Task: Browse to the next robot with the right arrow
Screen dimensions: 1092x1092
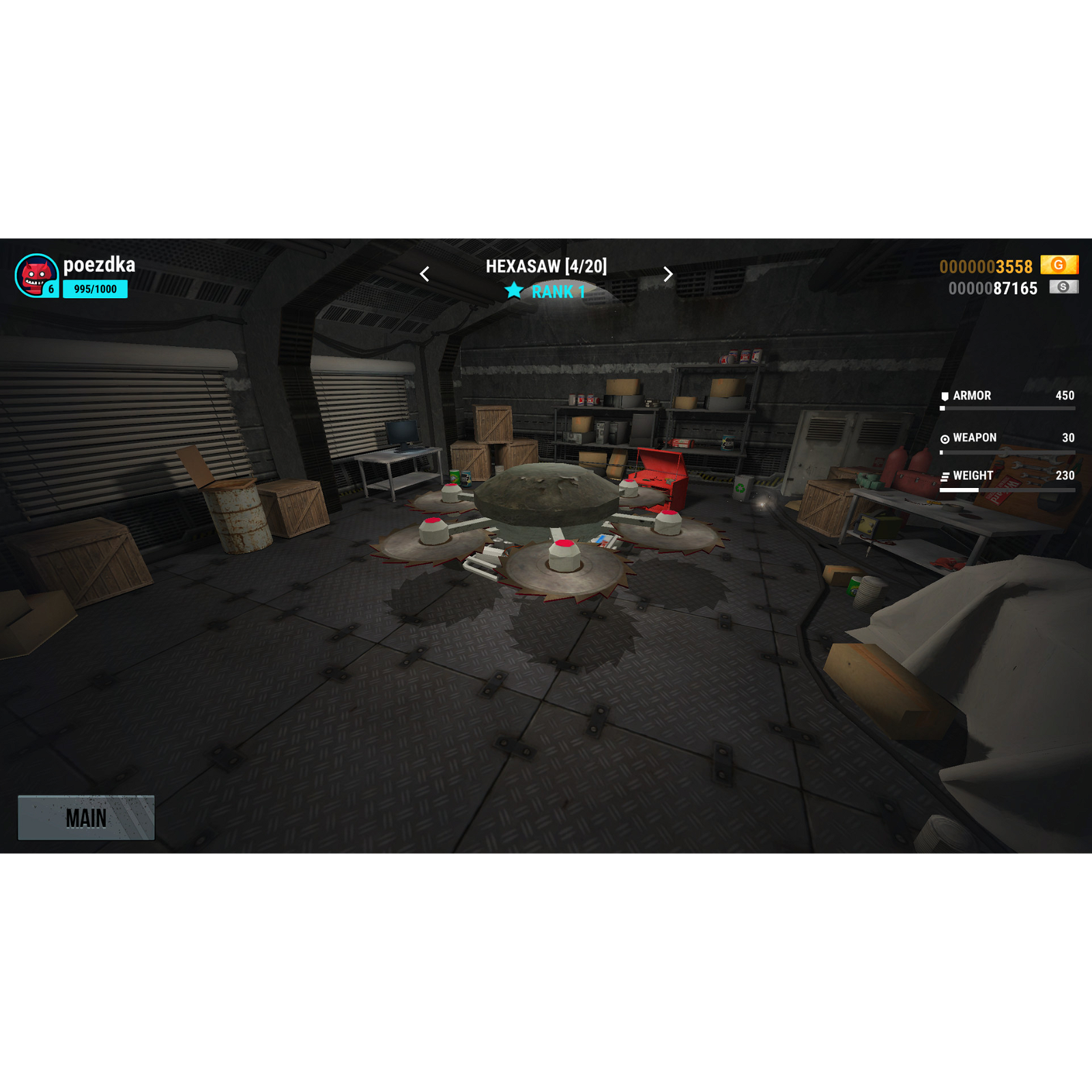Action: (667, 273)
